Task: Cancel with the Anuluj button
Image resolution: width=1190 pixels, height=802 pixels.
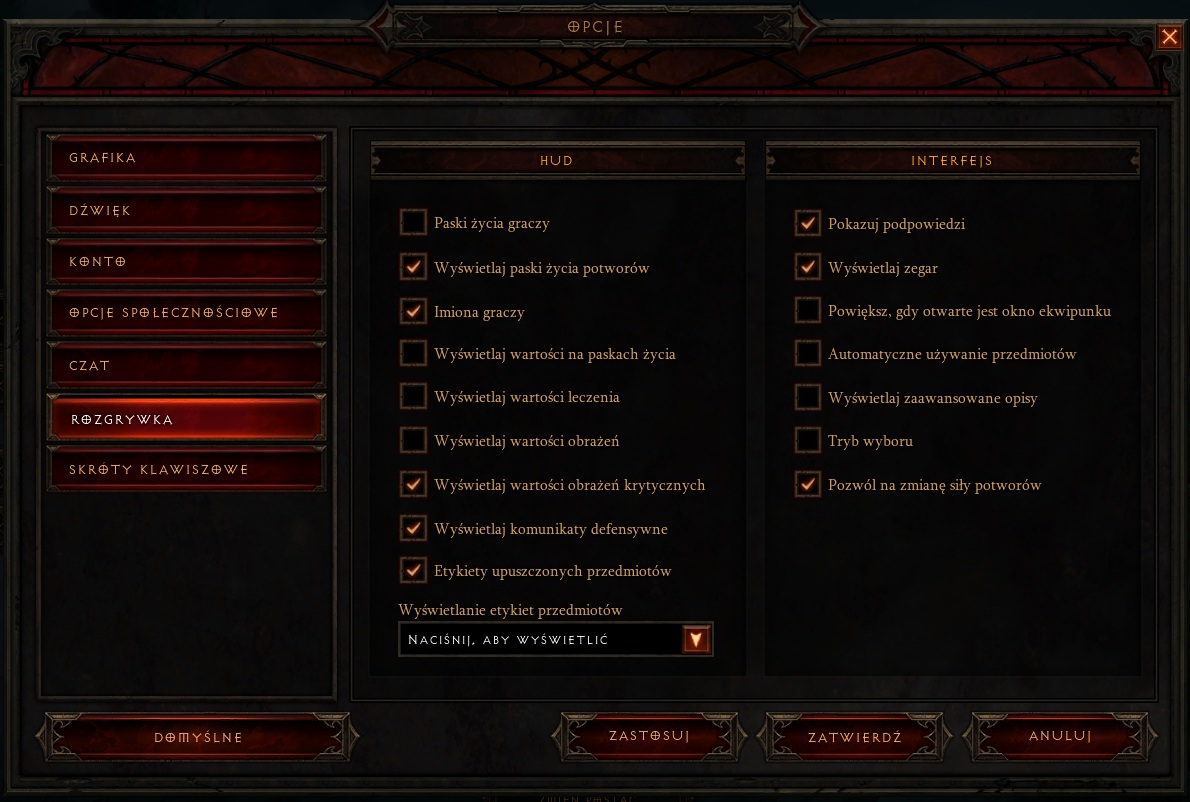Action: point(1060,737)
